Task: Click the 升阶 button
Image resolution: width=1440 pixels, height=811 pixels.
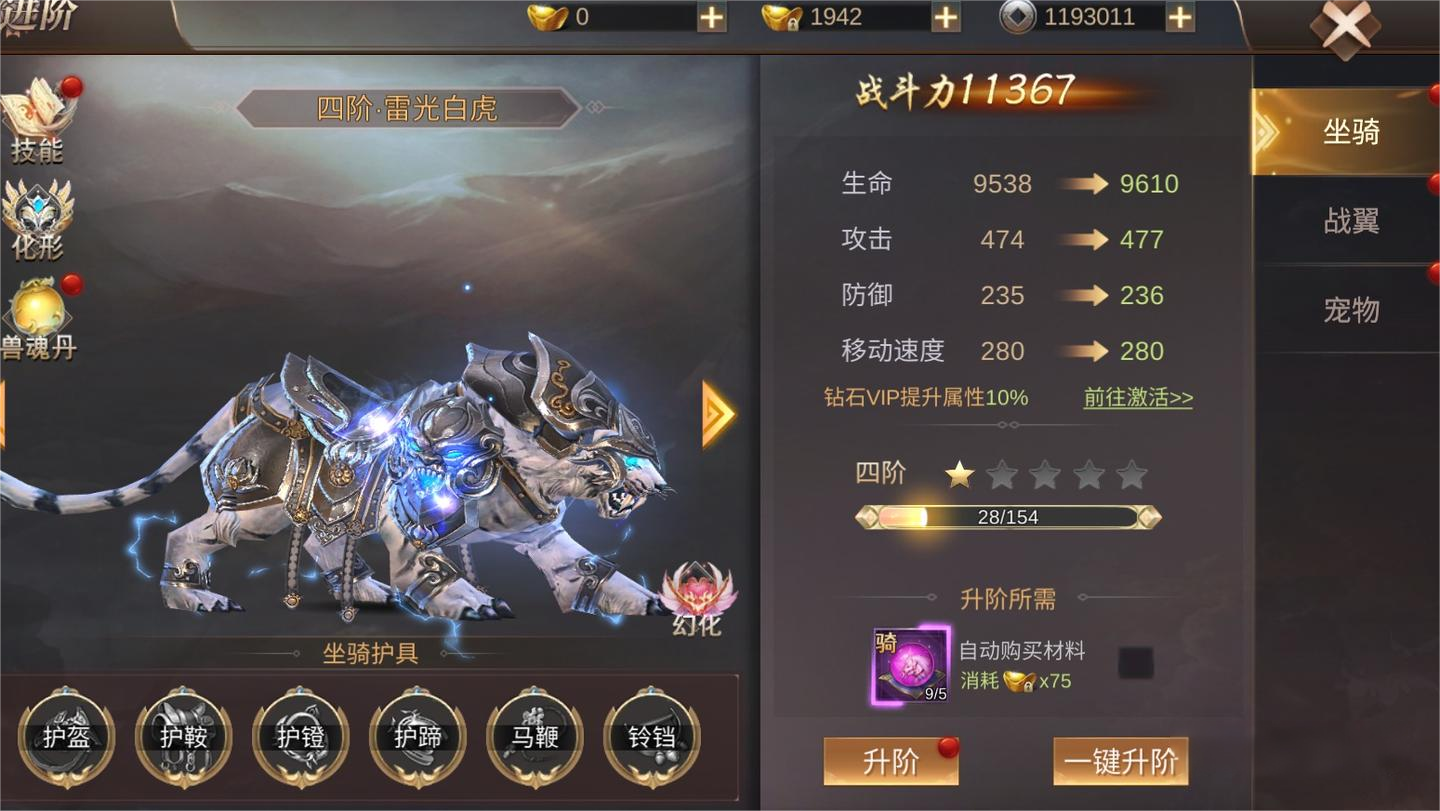Action: [x=890, y=762]
